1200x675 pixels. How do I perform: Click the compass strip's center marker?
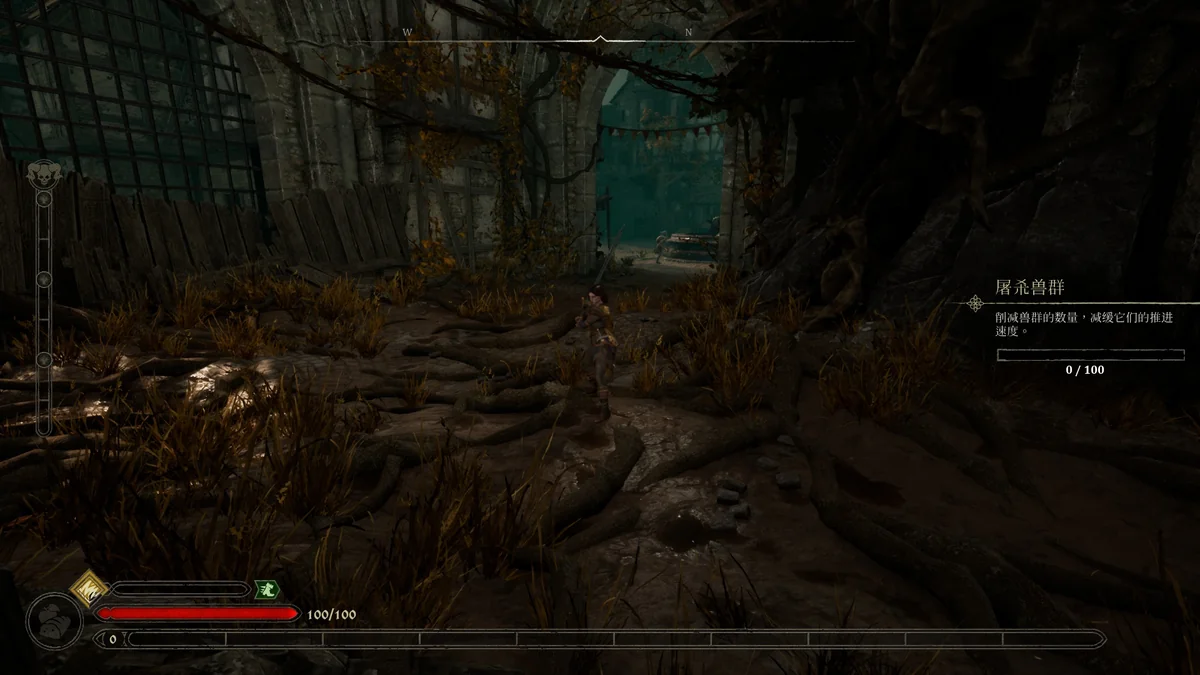click(x=600, y=39)
